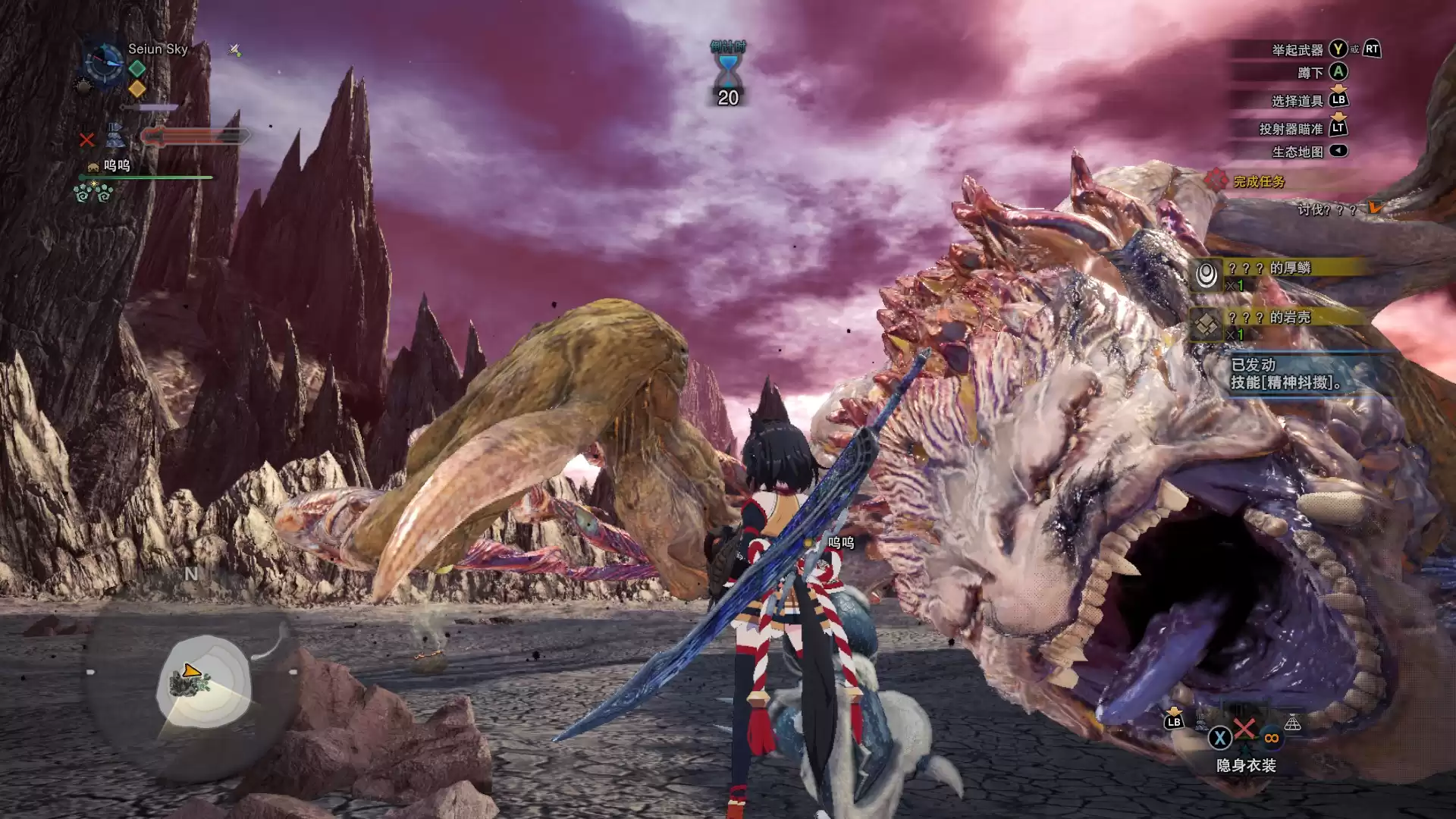Click the yellow player arrow on the minimap
This screenshot has width=1456, height=819.
[x=190, y=671]
